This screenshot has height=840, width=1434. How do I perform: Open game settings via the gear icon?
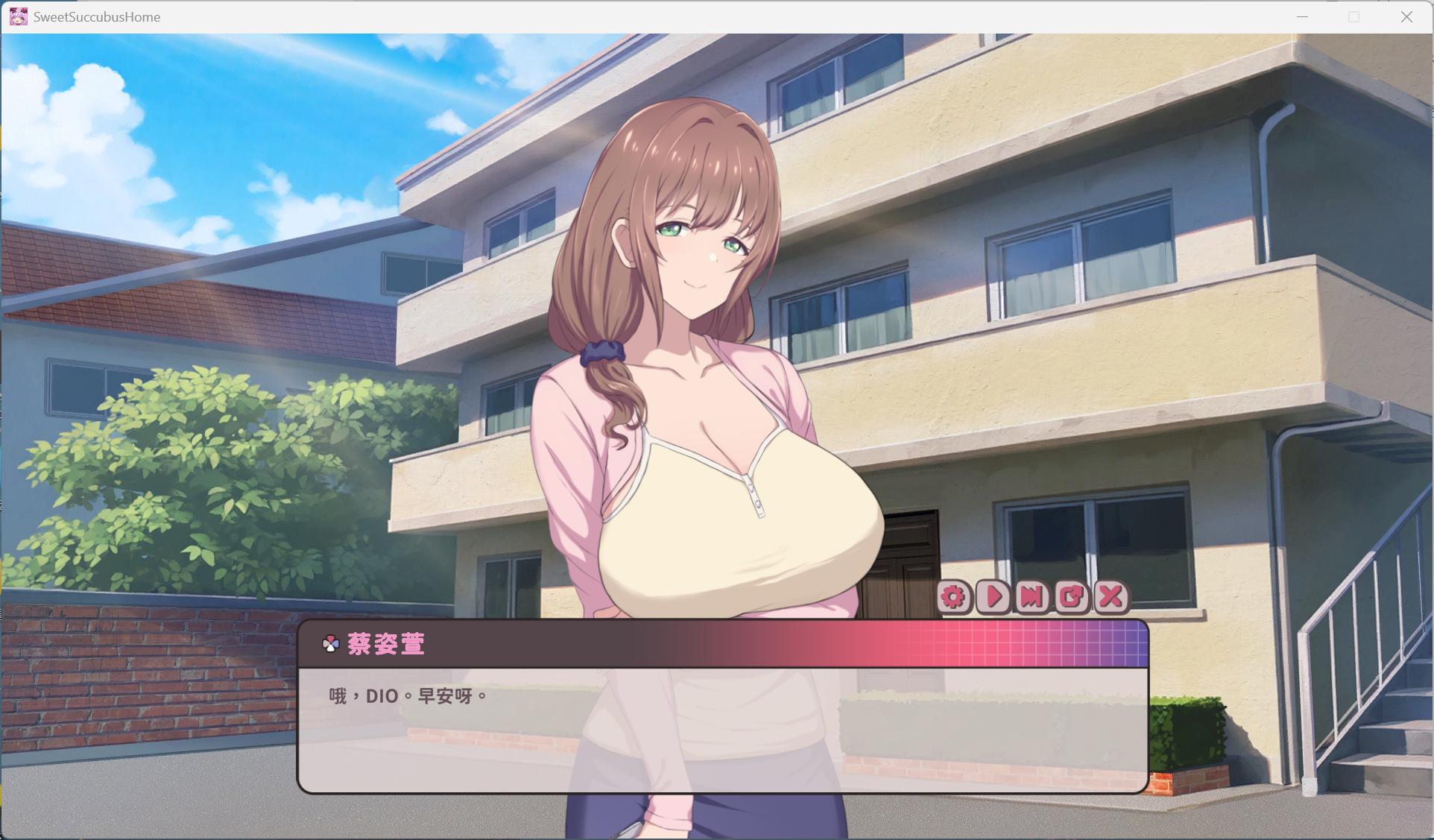click(955, 598)
